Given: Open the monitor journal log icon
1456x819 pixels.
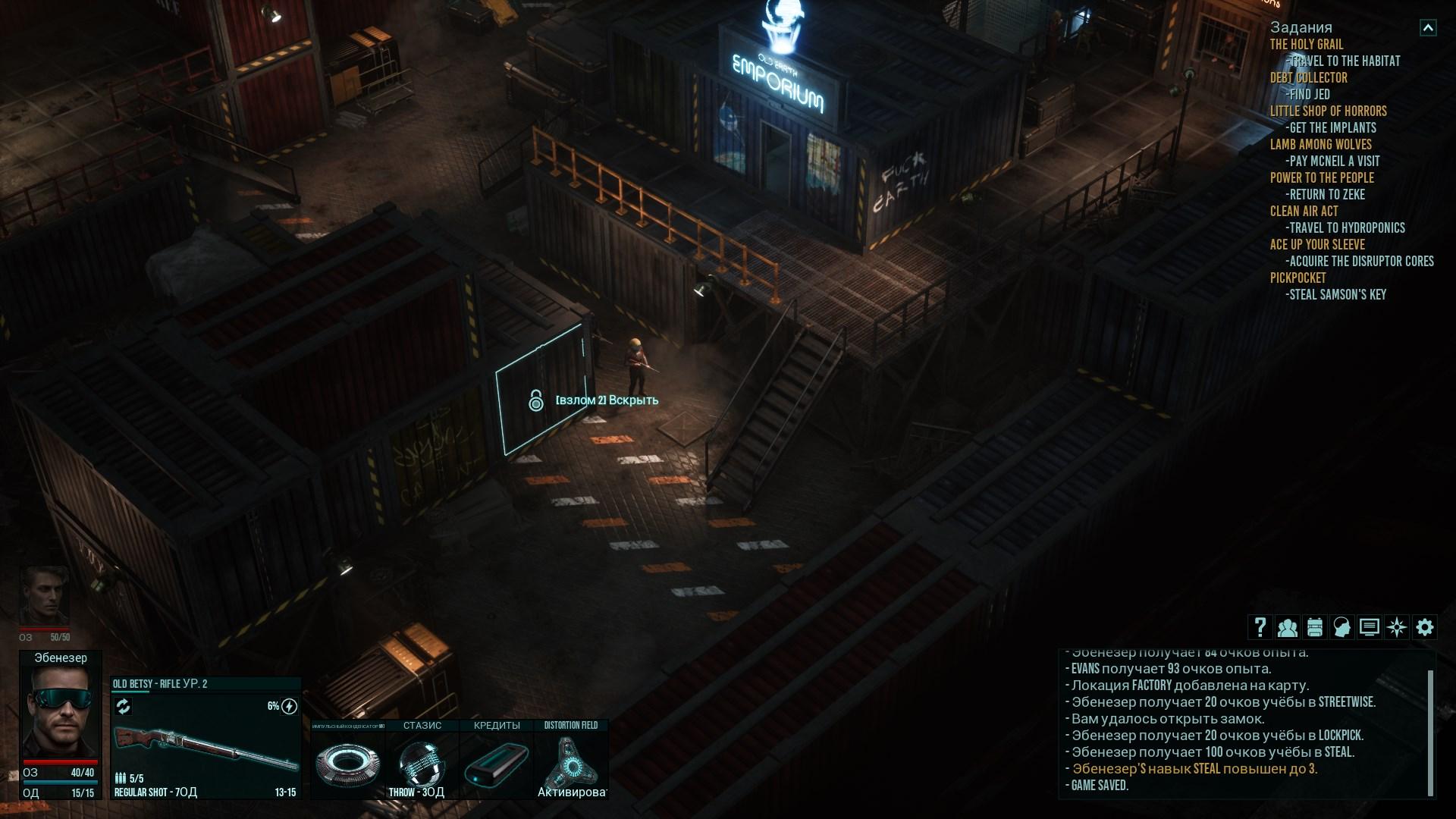Looking at the screenshot, I should pos(1369,627).
